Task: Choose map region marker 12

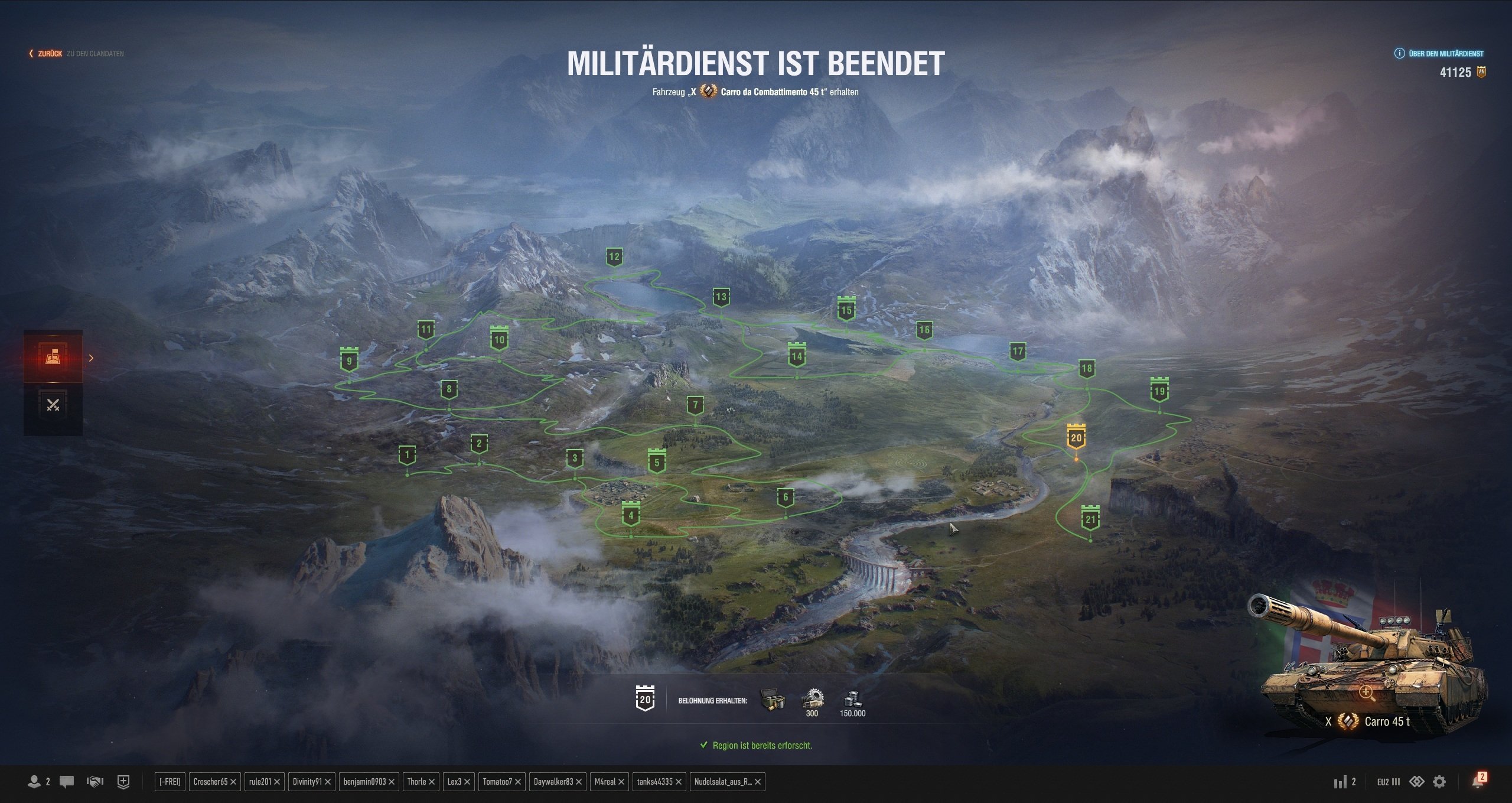Action: coord(614,257)
